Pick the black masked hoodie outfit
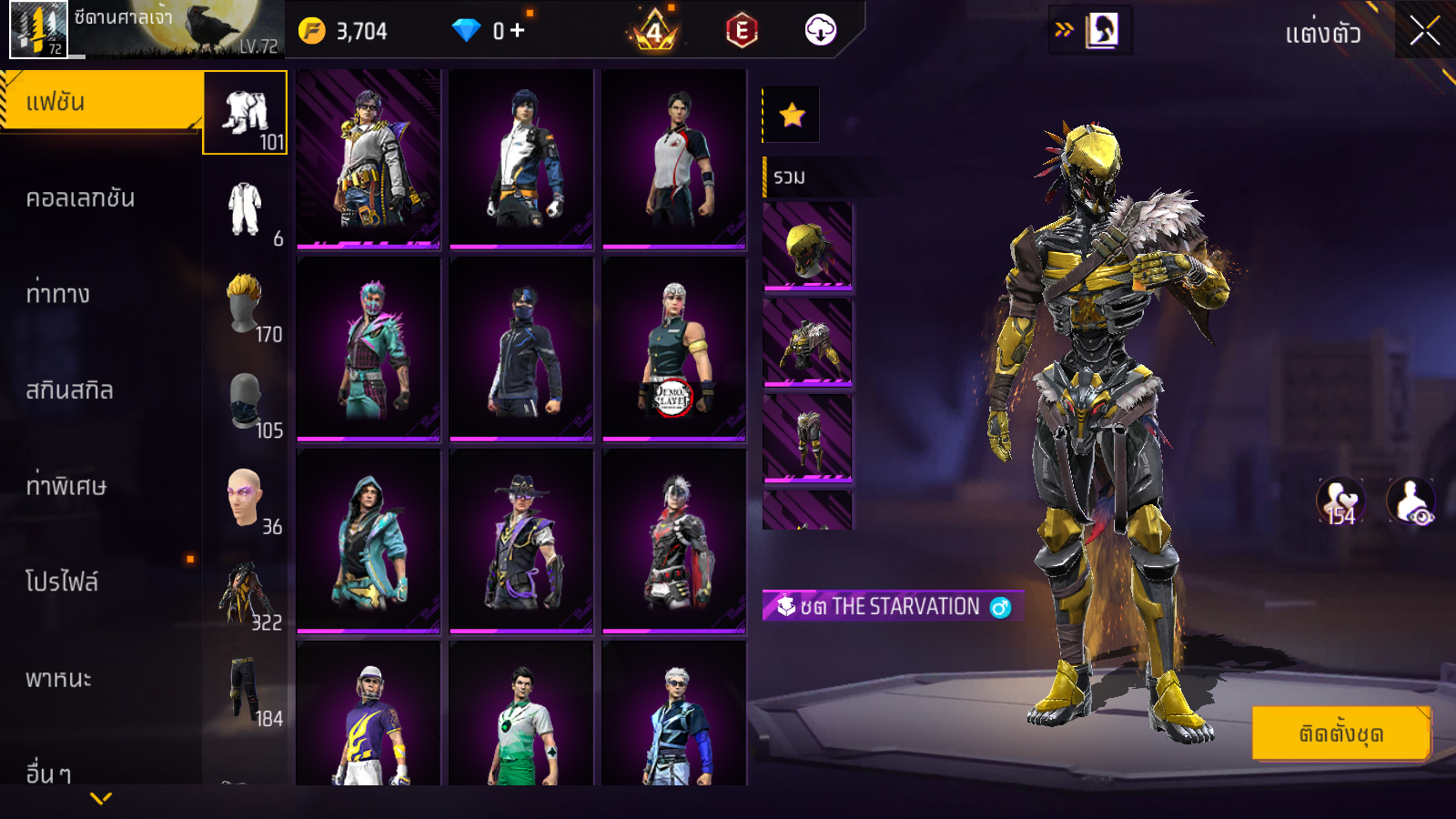1456x819 pixels. point(521,350)
